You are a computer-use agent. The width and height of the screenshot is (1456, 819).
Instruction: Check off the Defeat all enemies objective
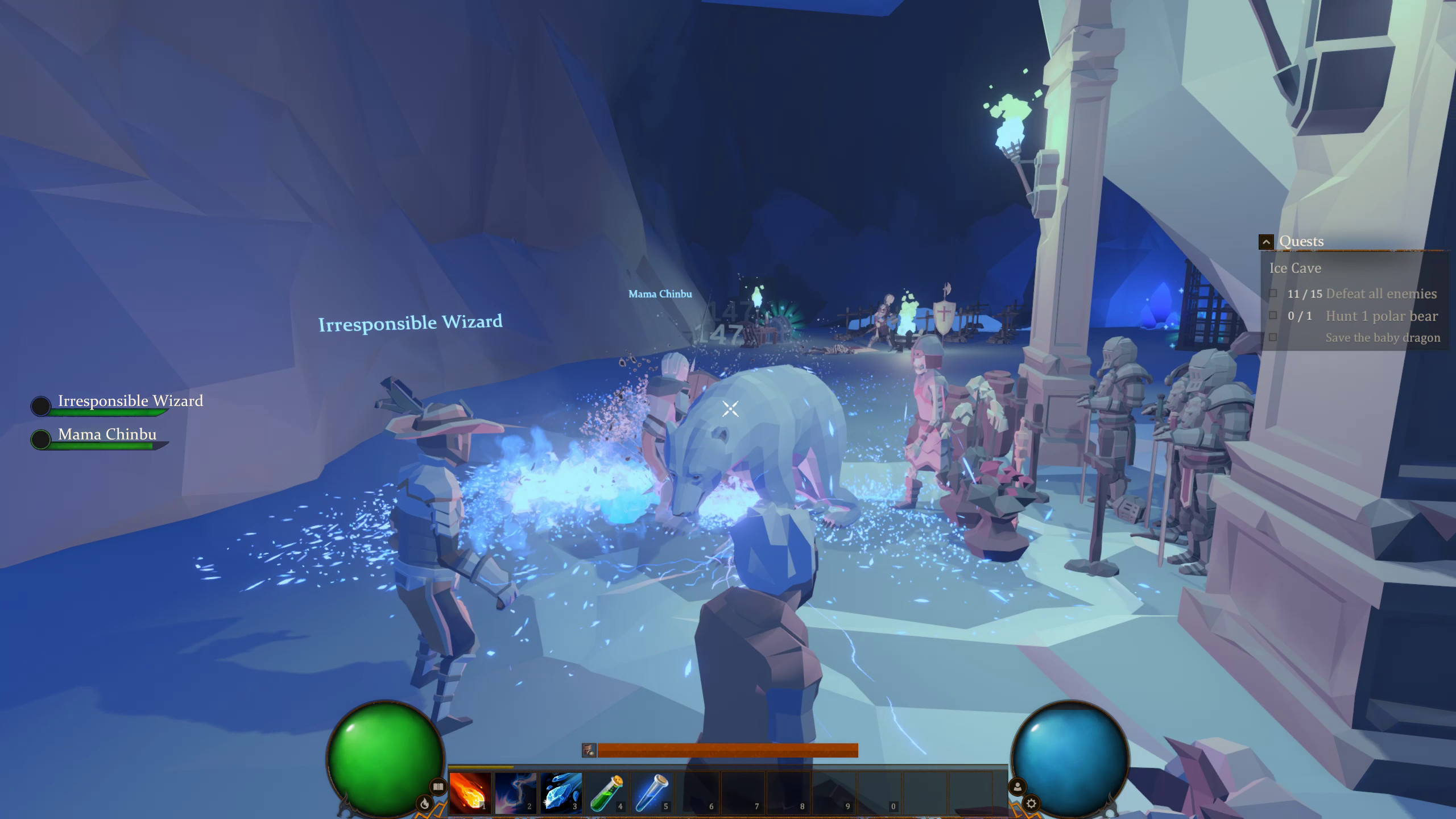[1272, 294]
